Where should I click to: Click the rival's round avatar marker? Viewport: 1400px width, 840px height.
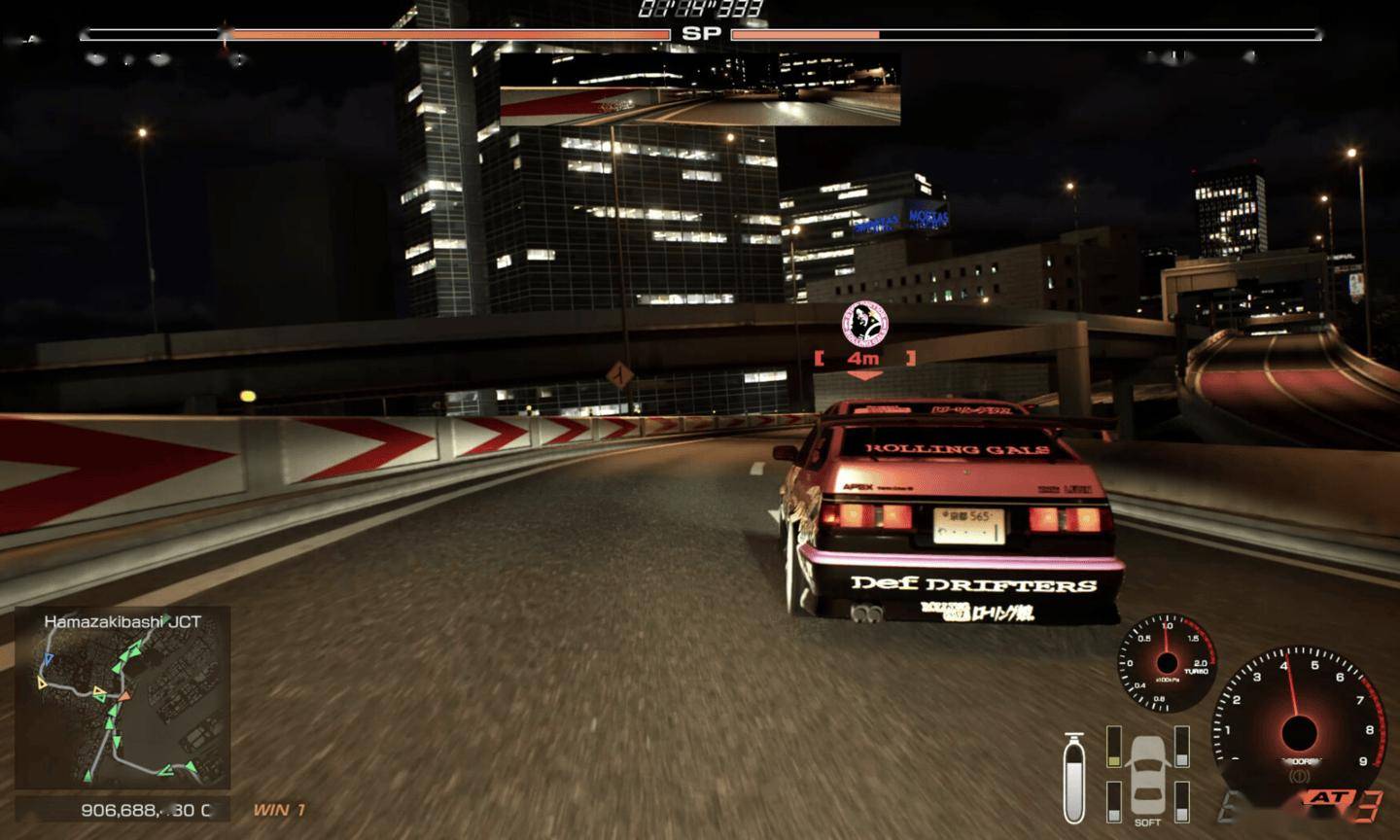(864, 323)
